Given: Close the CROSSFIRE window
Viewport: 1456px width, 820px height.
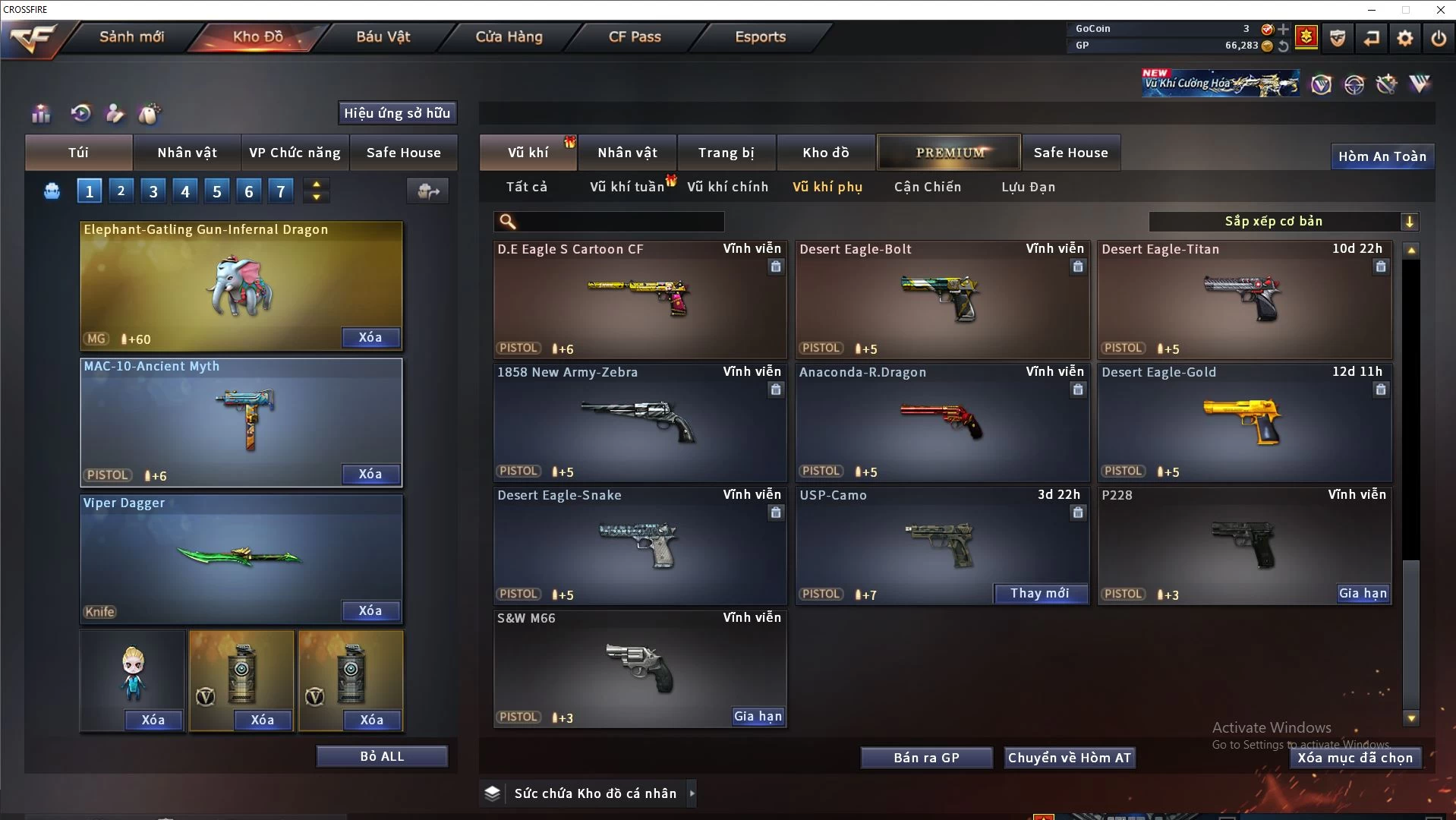Looking at the screenshot, I should pos(1440,10).
